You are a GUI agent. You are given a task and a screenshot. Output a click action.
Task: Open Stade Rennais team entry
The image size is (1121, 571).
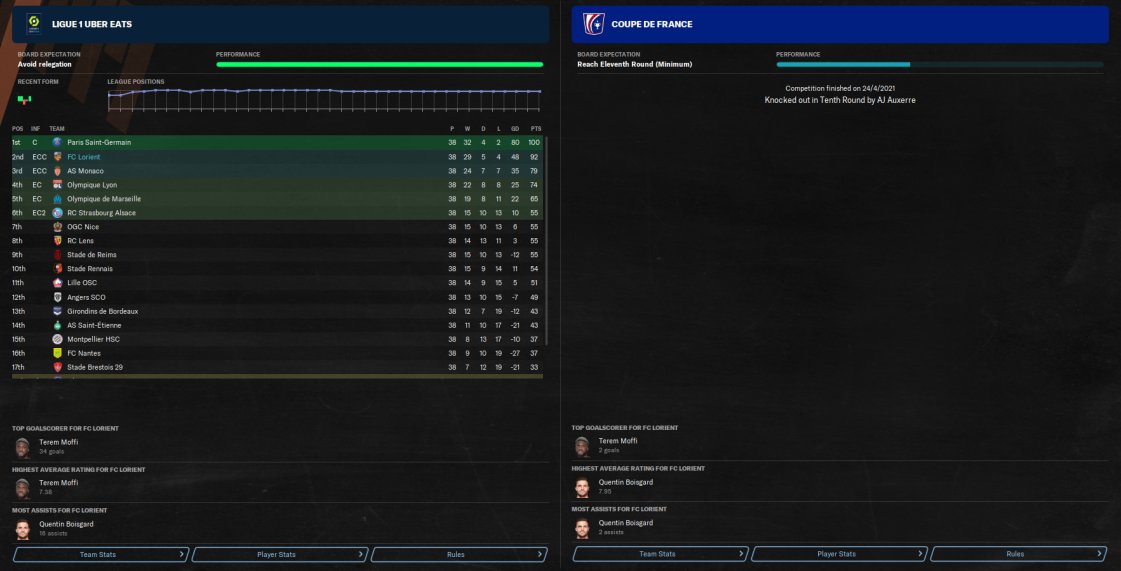click(x=90, y=269)
